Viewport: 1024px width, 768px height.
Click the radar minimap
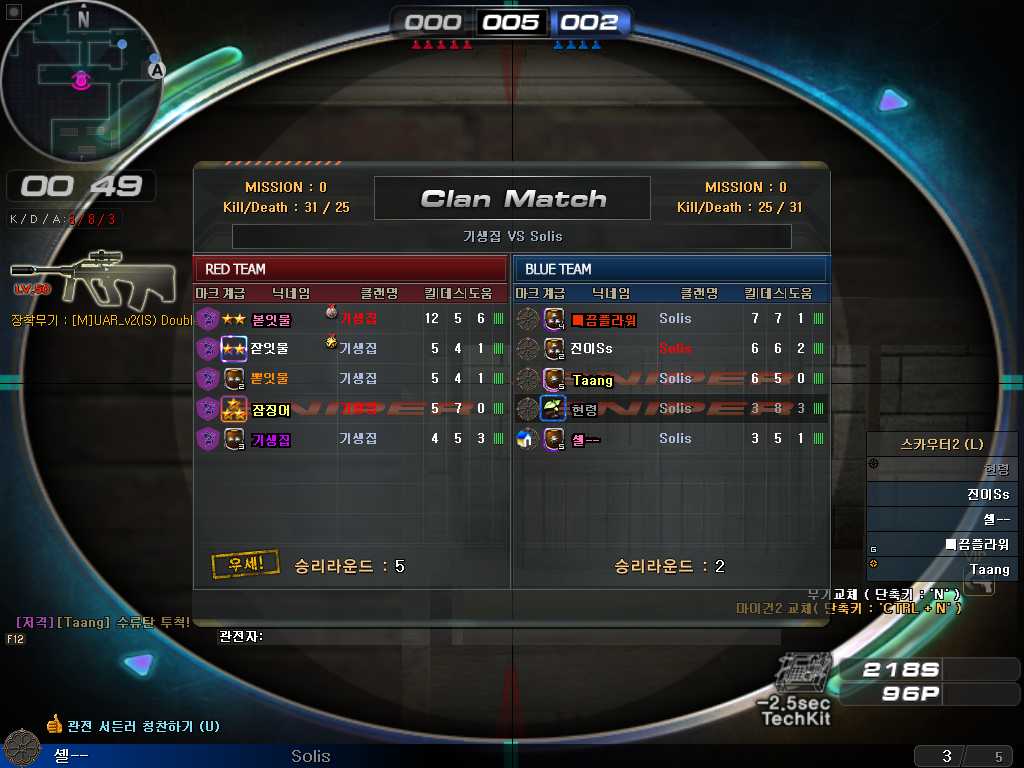81,80
